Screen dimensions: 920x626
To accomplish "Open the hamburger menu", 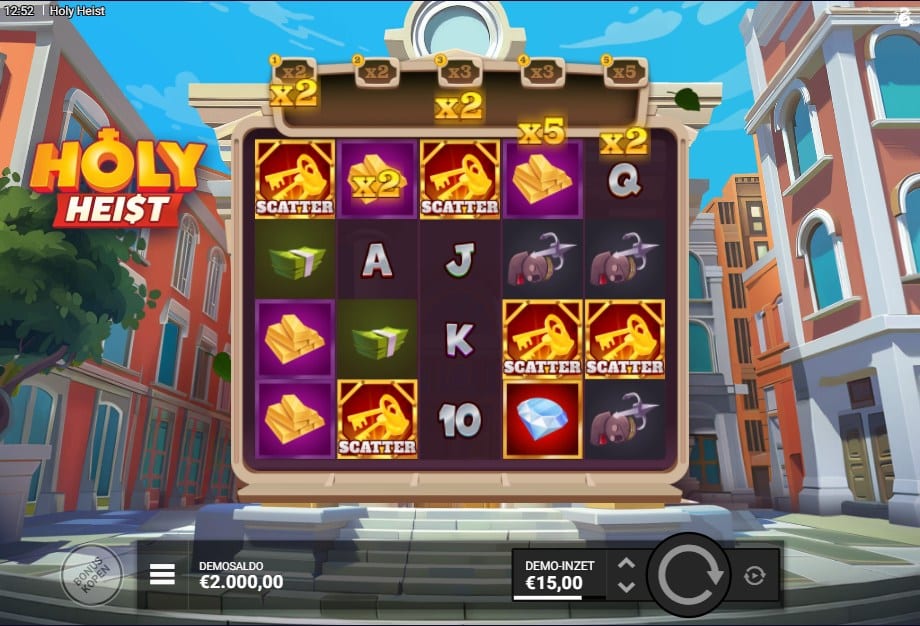I will point(162,574).
